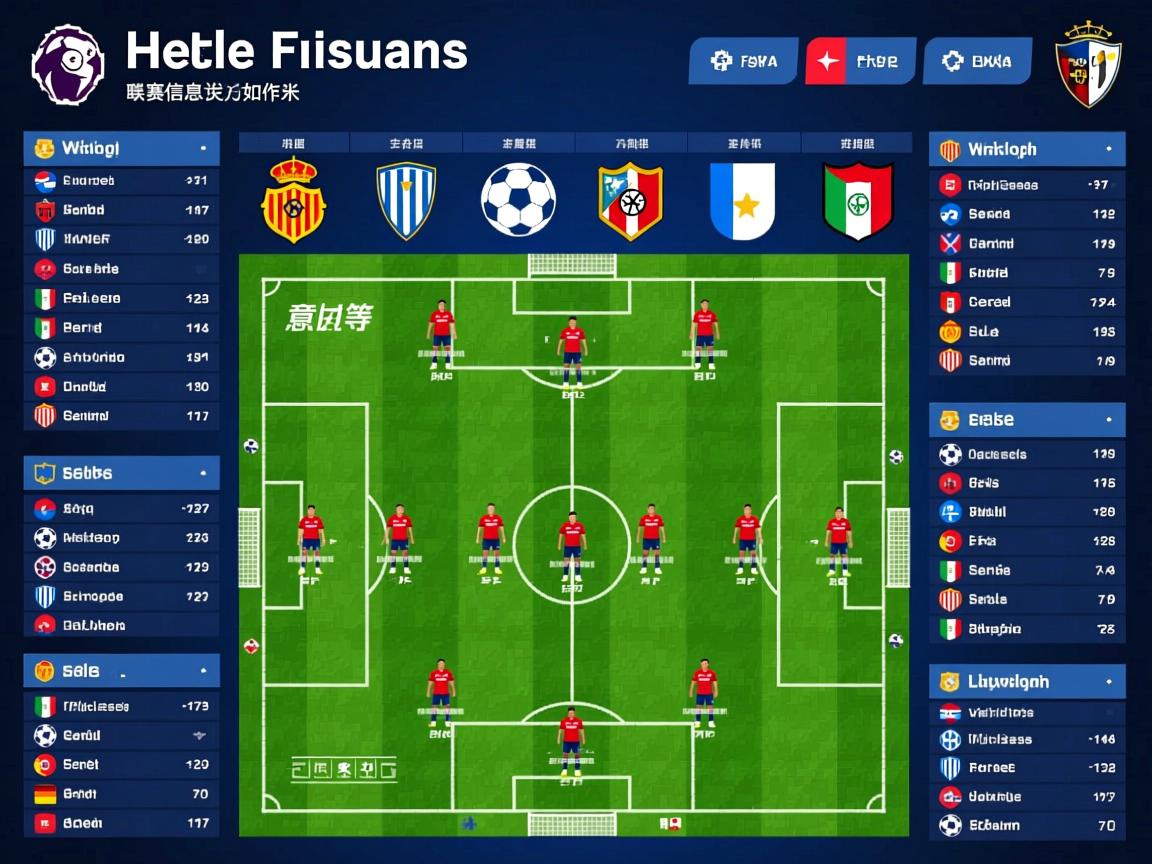Click the puzzle-piece button in the header
The height and width of the screenshot is (864, 1152).
[743, 61]
